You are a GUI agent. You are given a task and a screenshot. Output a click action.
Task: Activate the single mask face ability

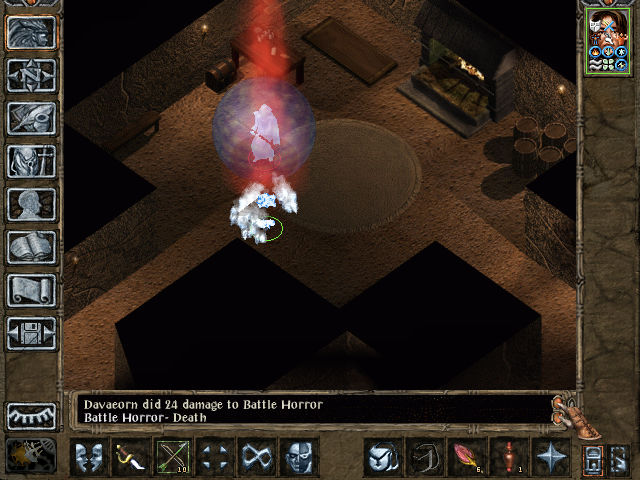point(299,457)
